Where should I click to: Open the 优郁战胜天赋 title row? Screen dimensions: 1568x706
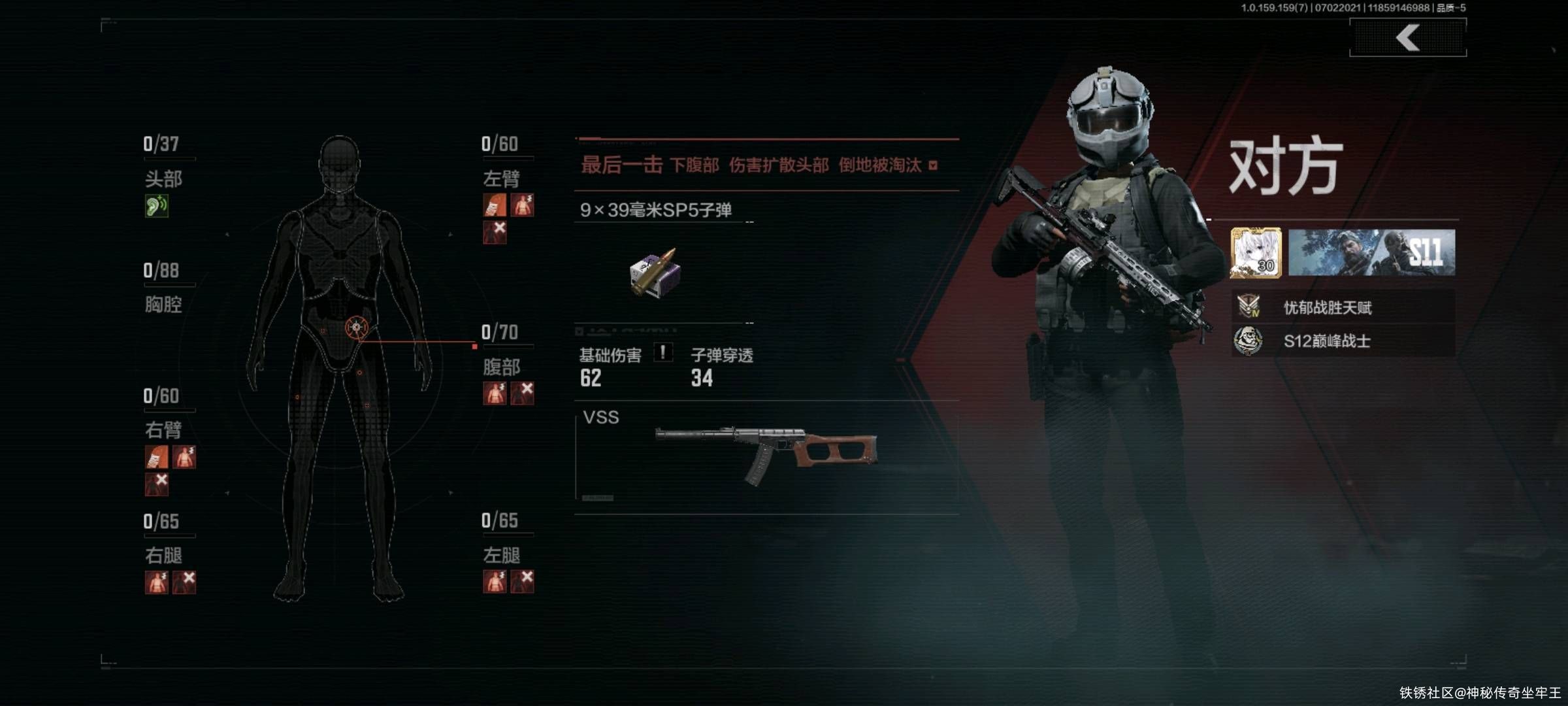(1343, 307)
